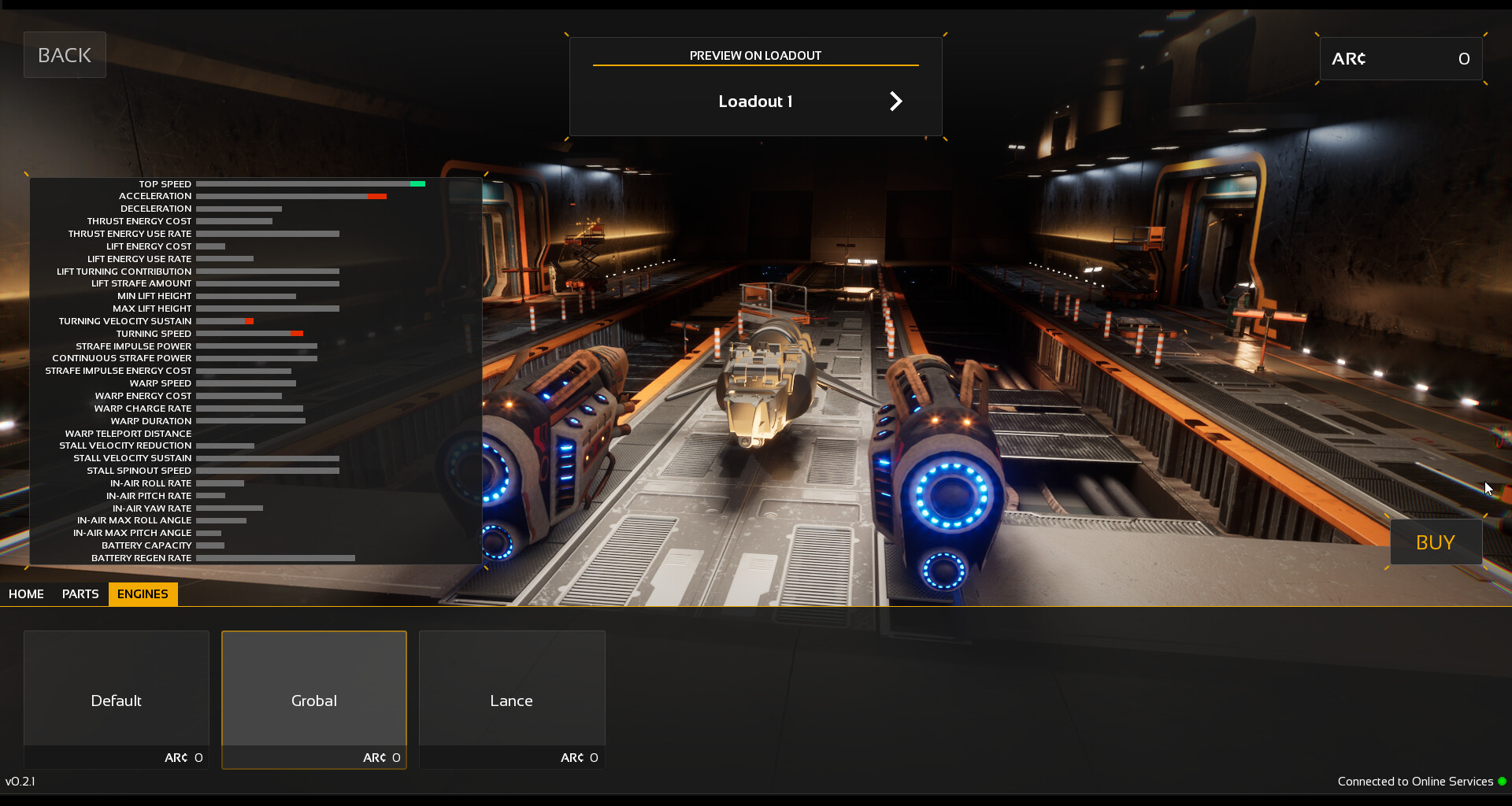Check the online services status indicator
Image resolution: width=1512 pixels, height=806 pixels.
[x=1503, y=782]
